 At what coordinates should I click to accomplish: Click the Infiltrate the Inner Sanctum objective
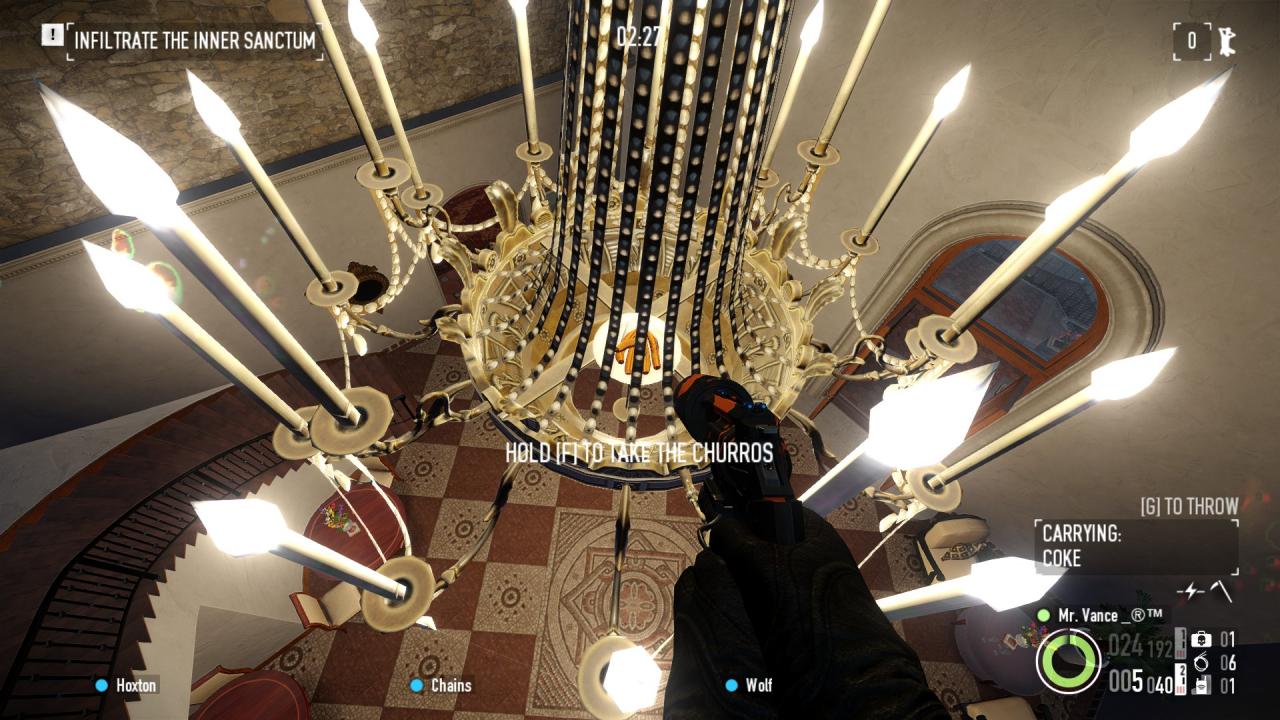coord(195,41)
